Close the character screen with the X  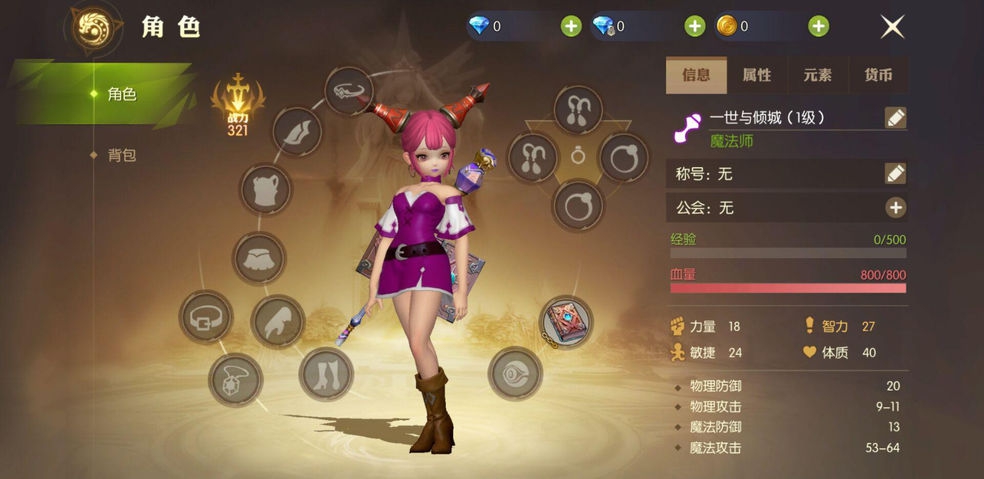[x=892, y=27]
